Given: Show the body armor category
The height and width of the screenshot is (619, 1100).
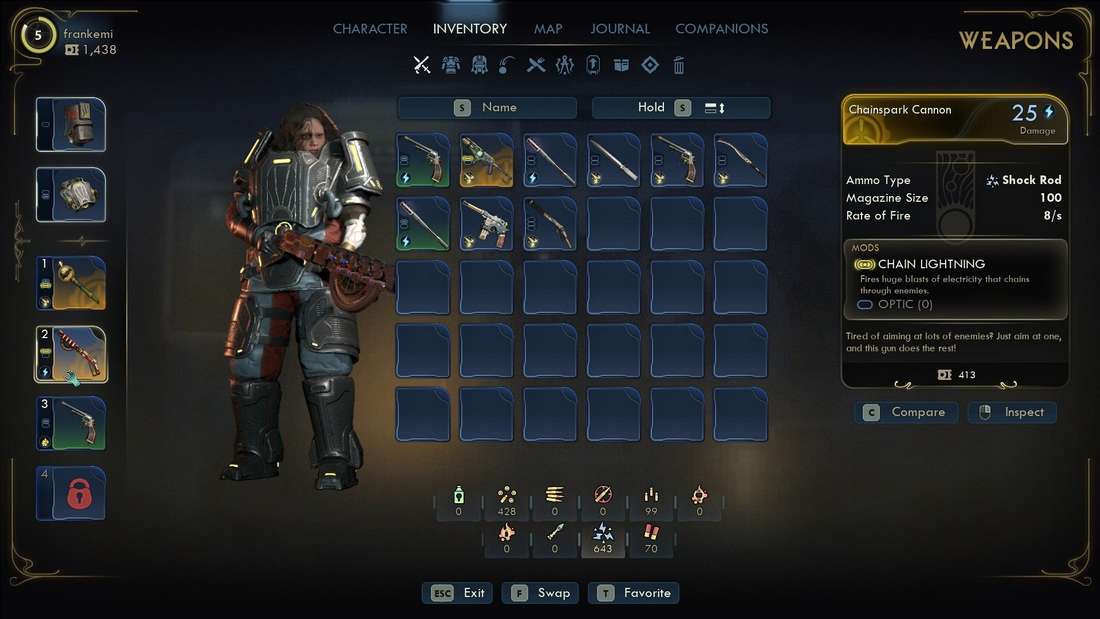Looking at the screenshot, I should (x=450, y=65).
